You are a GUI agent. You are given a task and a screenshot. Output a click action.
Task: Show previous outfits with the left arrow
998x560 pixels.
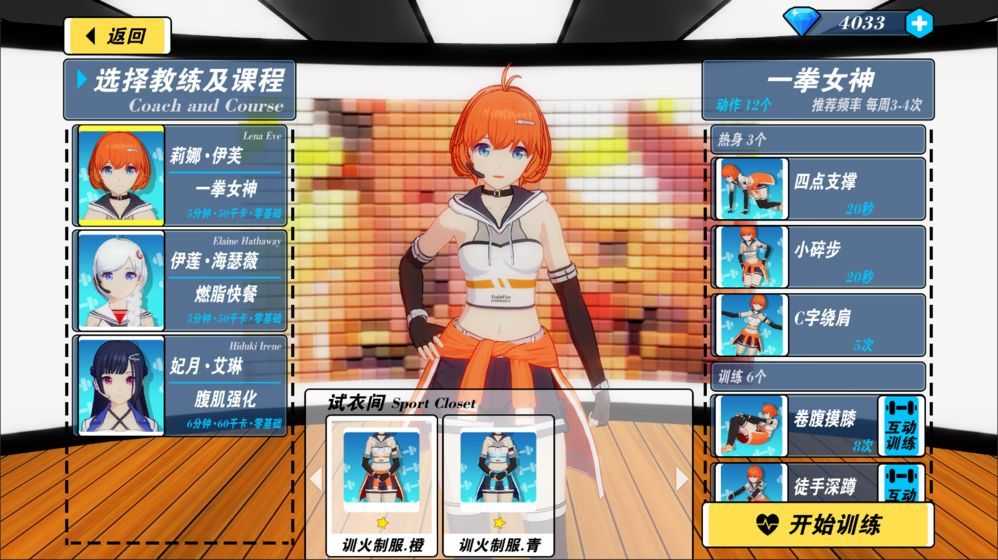coord(316,480)
